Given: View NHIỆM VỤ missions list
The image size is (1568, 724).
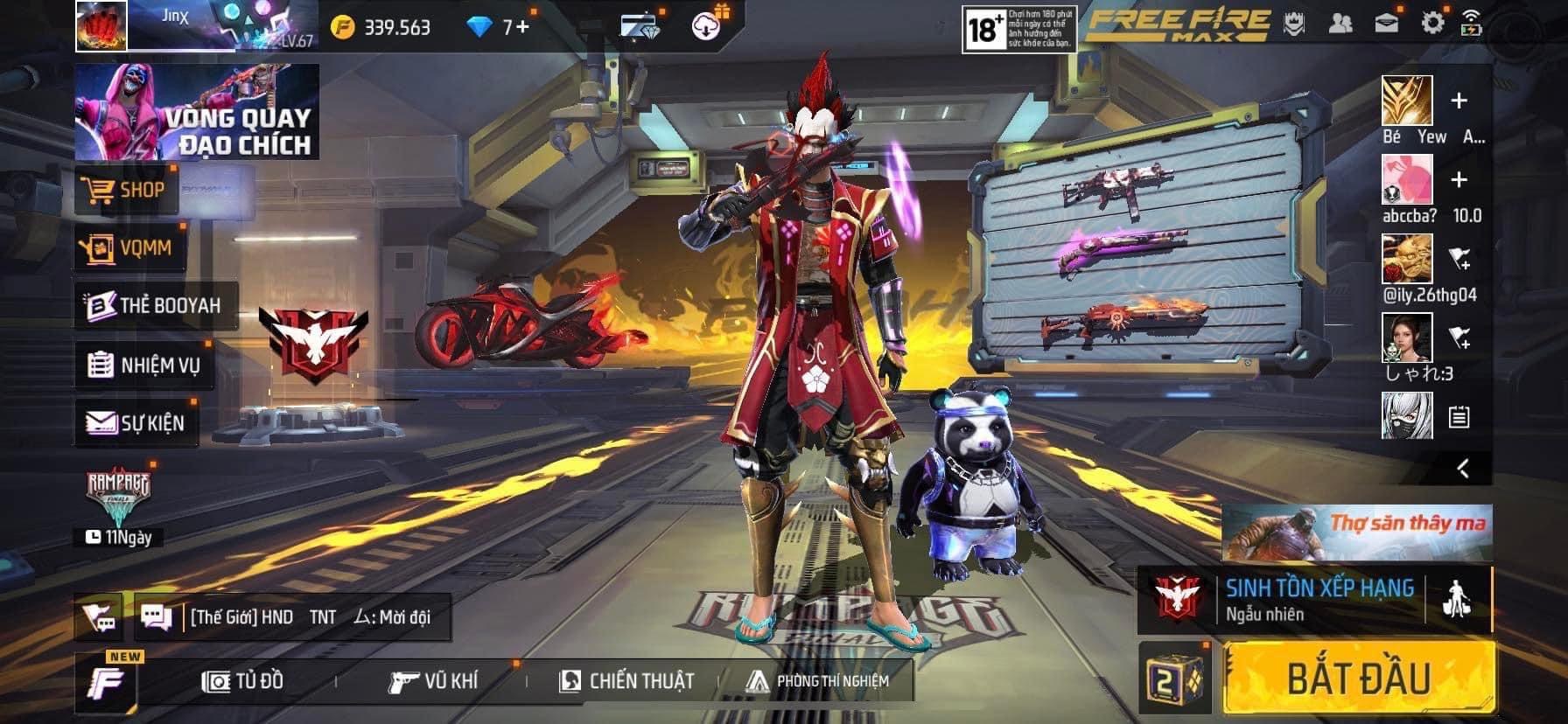Looking at the screenshot, I should tap(145, 365).
